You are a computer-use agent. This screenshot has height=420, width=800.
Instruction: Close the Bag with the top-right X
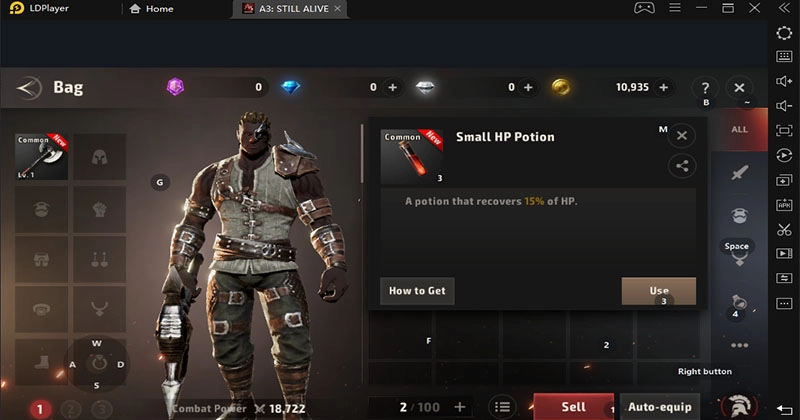point(739,88)
